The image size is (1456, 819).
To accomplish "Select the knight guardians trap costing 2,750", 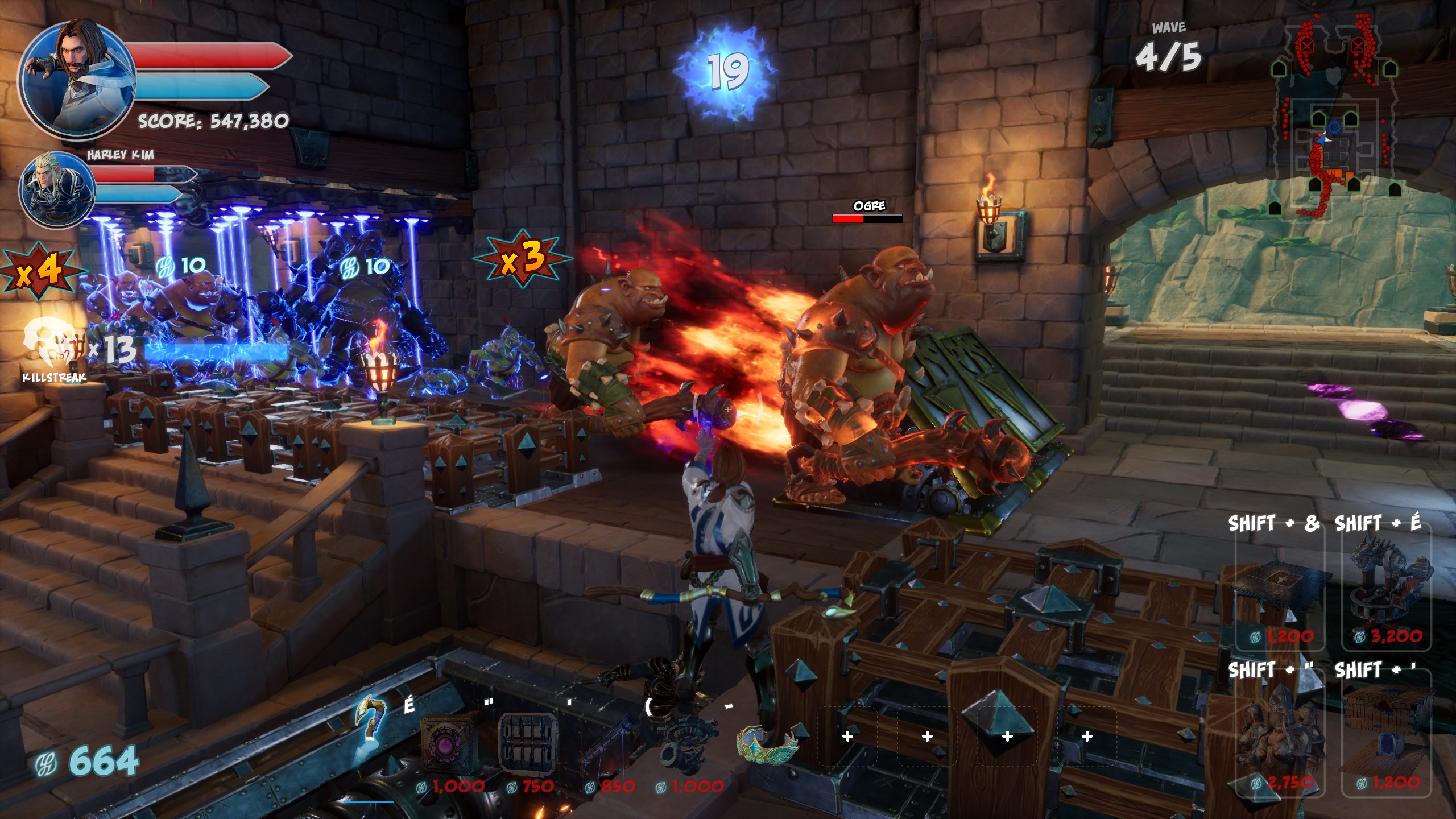I will pyautogui.click(x=1280, y=739).
